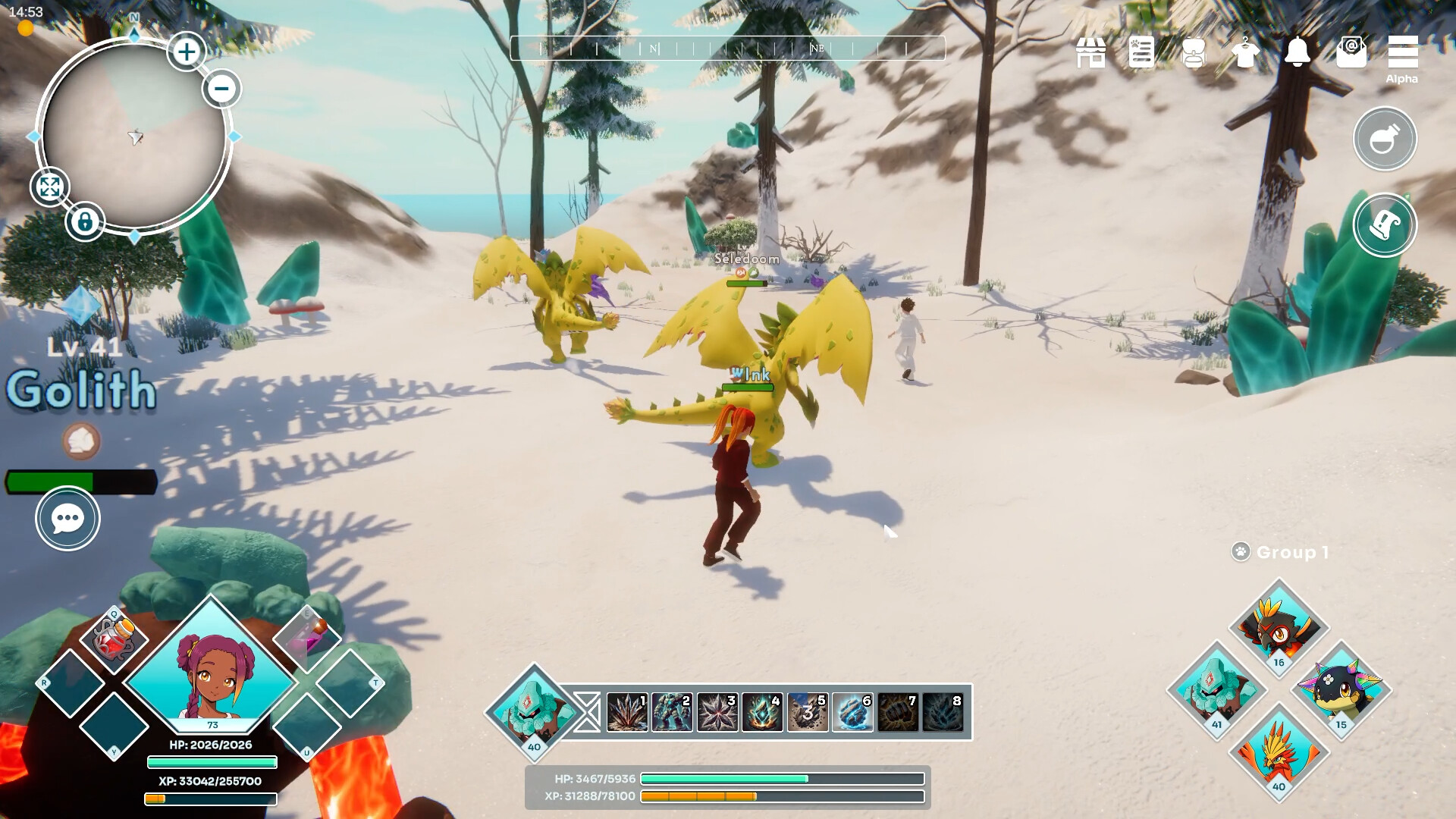Image resolution: width=1456 pixels, height=819 pixels.
Task: Open the t-shirt wardrobe menu
Action: (1245, 53)
